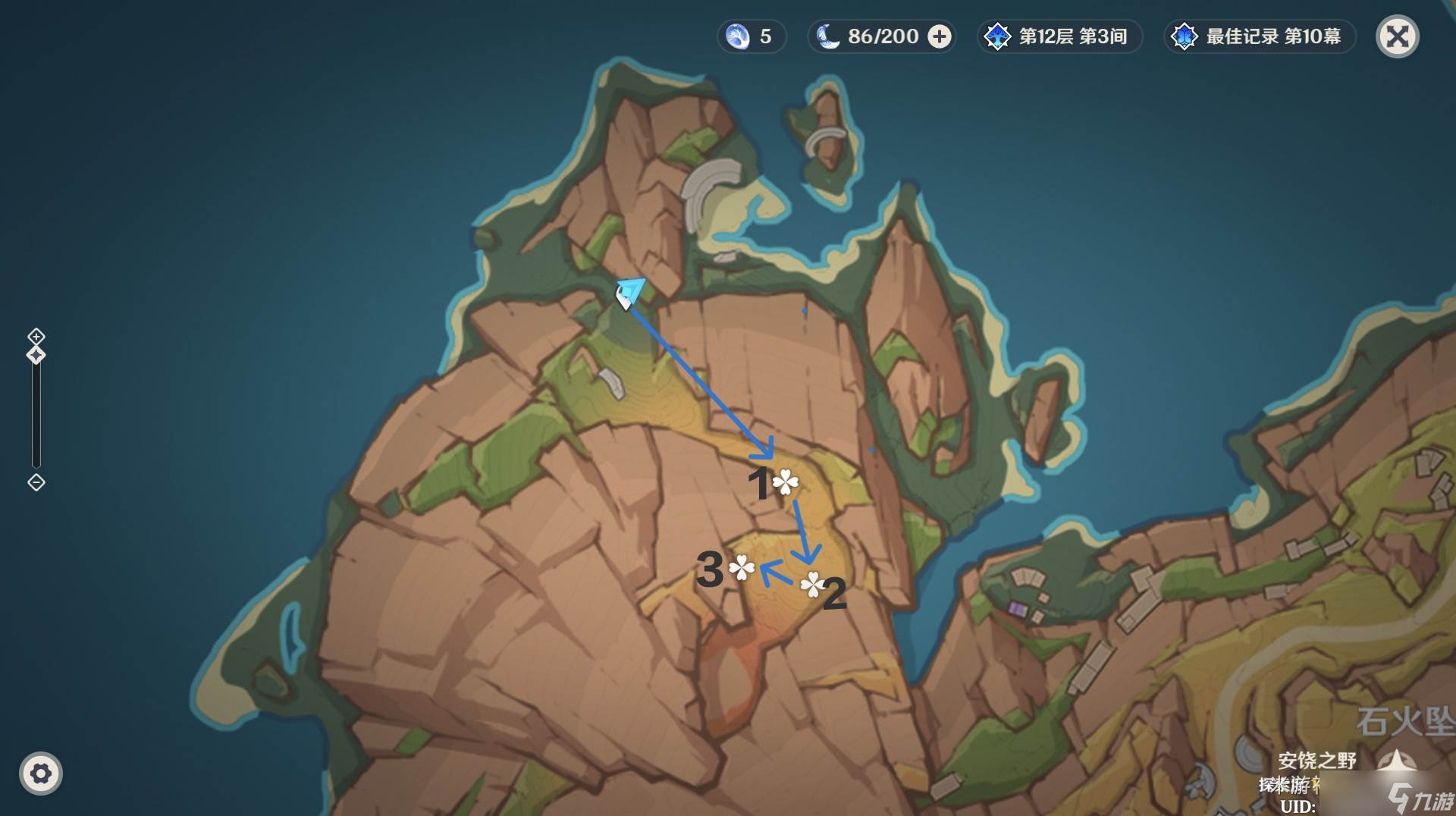
Task: Click the zoom-out button on the map slider
Action: click(36, 482)
